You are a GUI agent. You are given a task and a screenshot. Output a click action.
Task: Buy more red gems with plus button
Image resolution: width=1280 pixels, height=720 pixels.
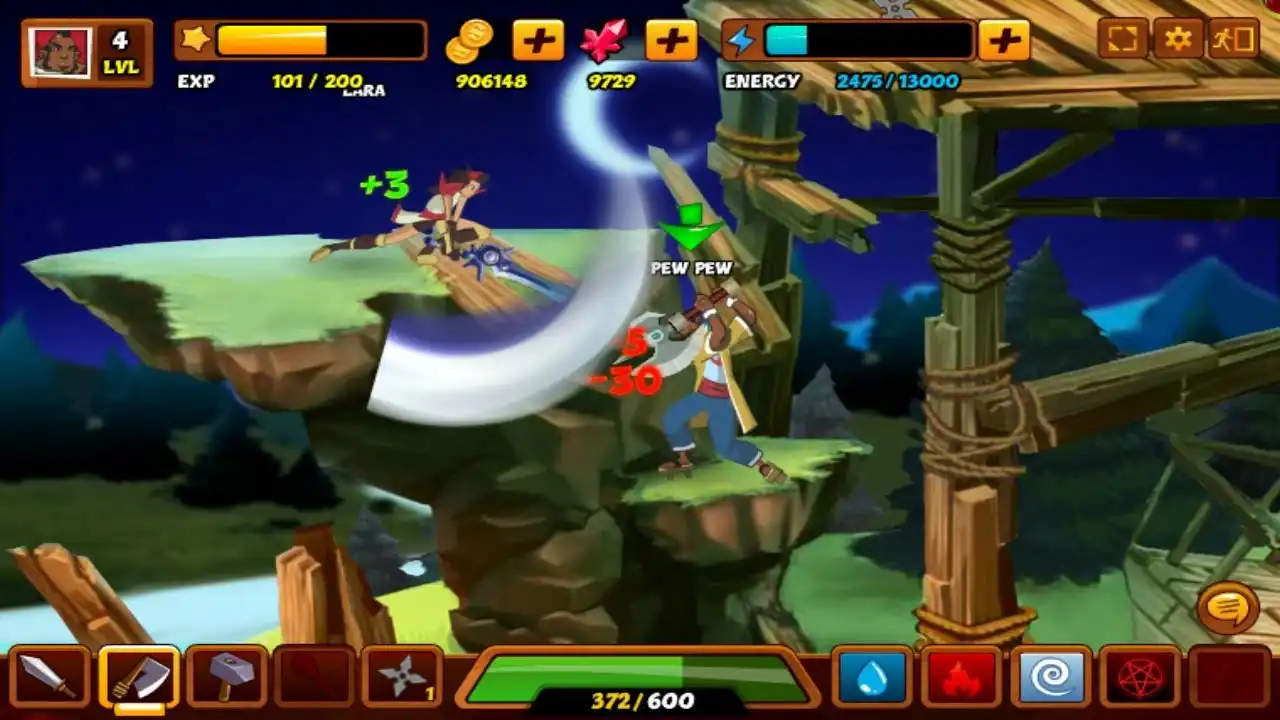click(671, 41)
